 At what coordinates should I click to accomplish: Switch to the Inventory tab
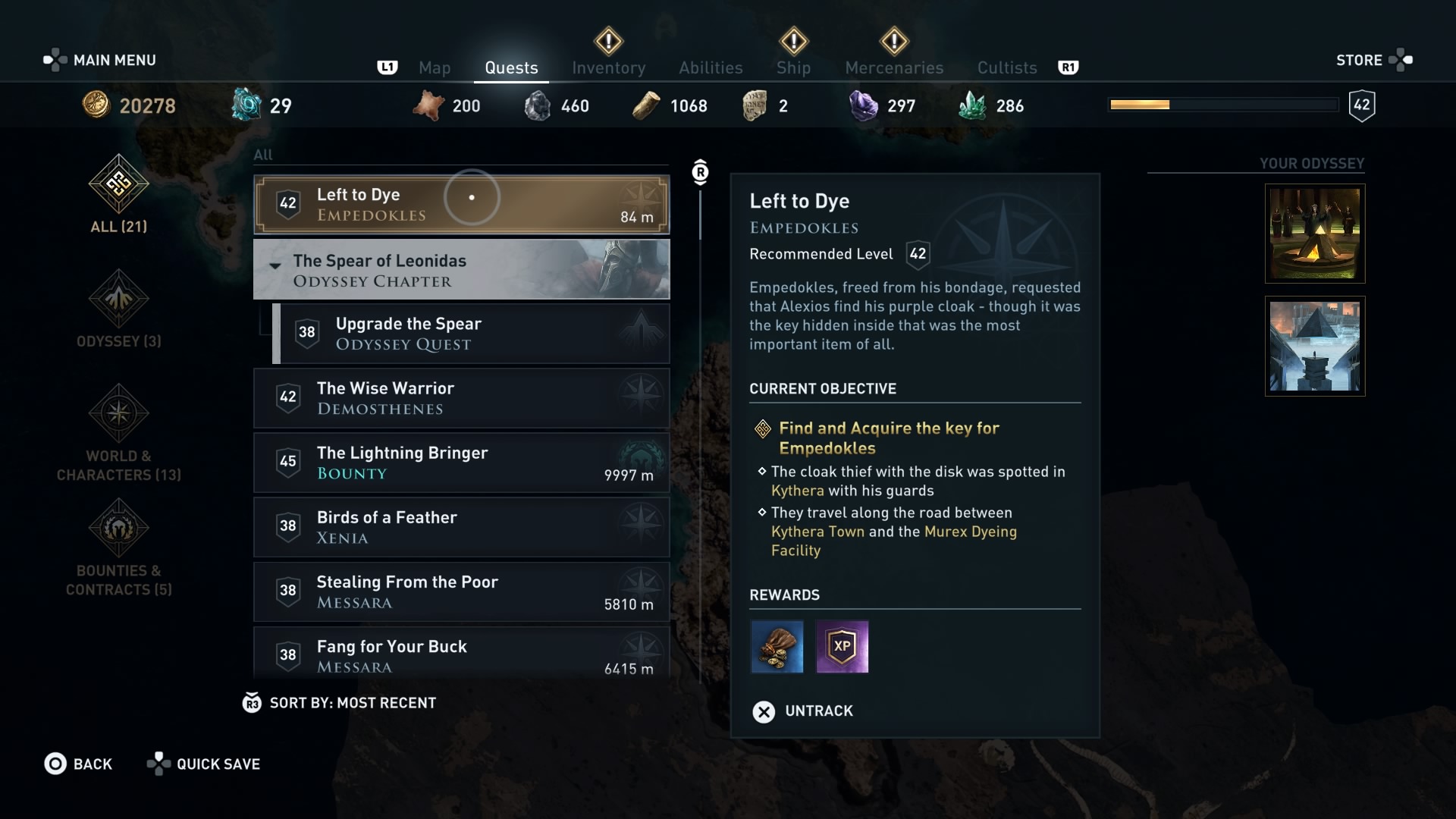[x=608, y=67]
